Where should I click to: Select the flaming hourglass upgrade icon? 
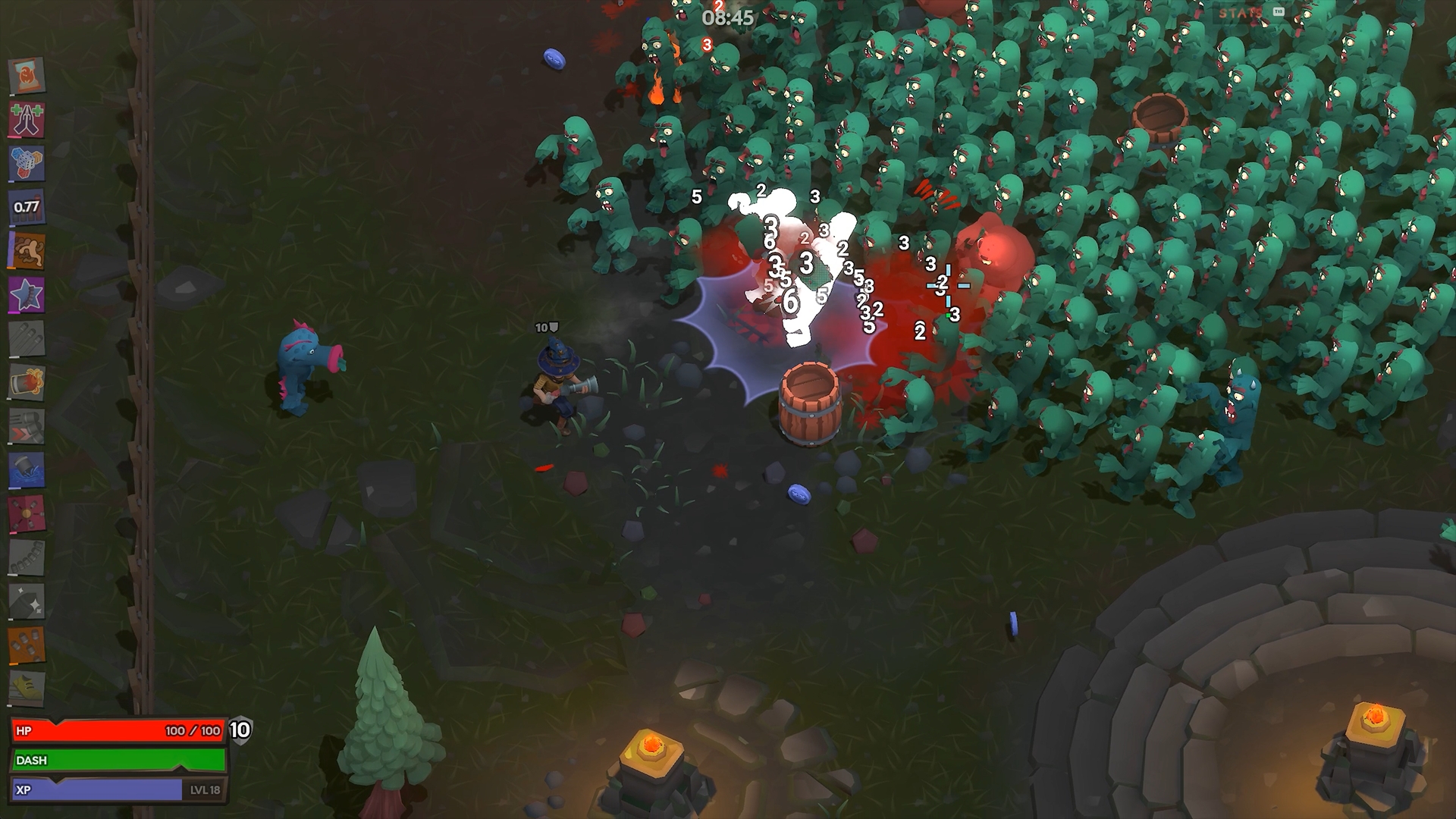click(x=27, y=76)
